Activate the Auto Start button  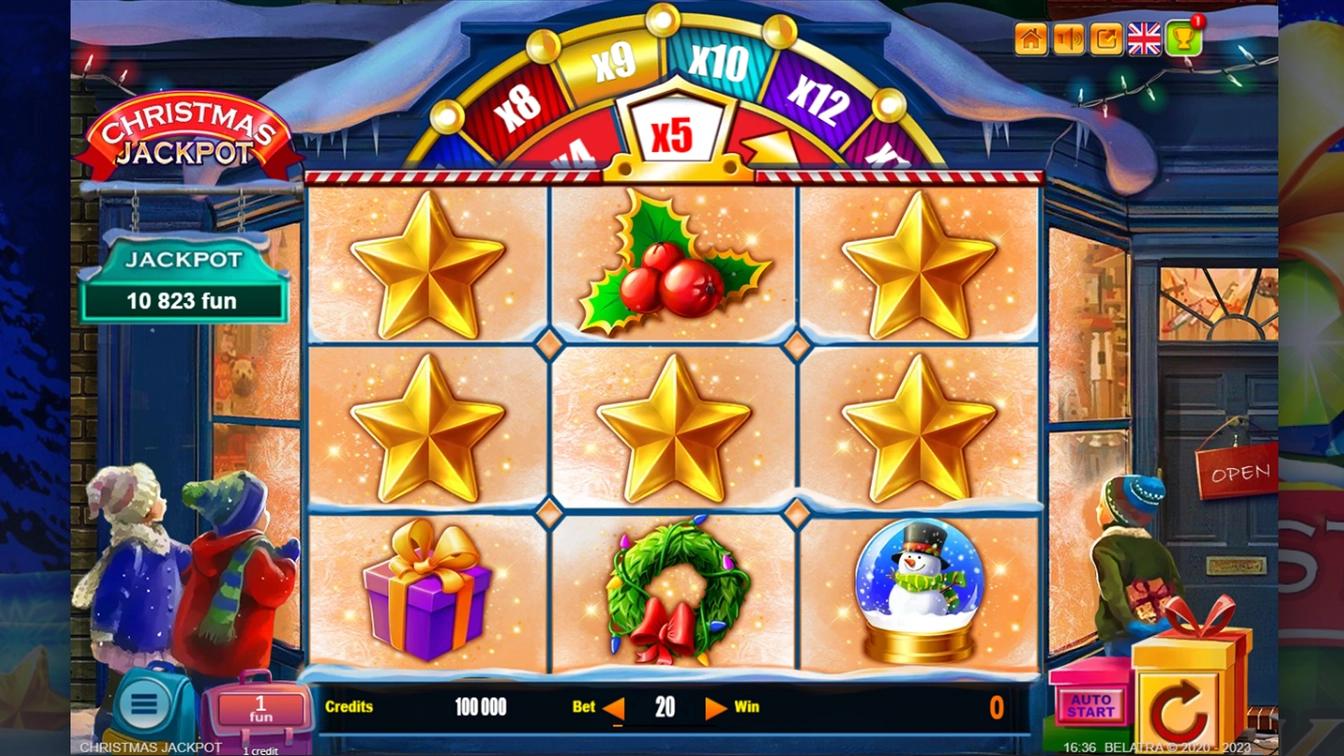click(1090, 705)
